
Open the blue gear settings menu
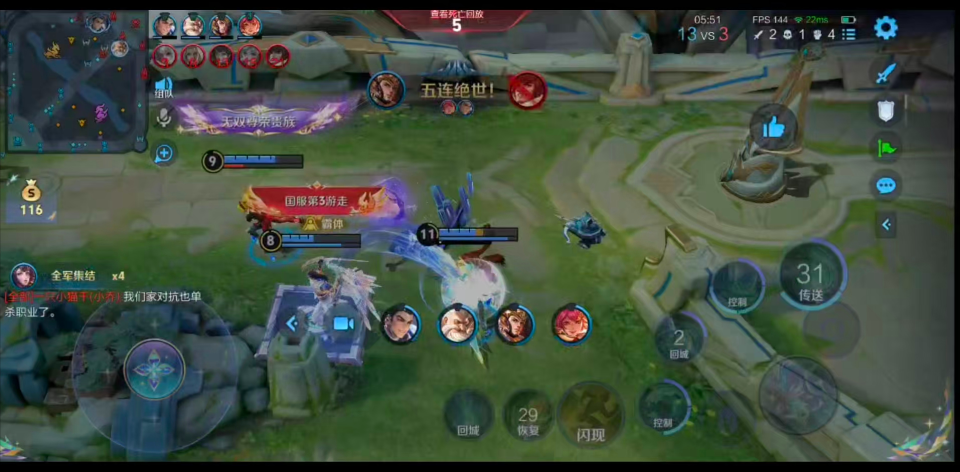(x=885, y=28)
